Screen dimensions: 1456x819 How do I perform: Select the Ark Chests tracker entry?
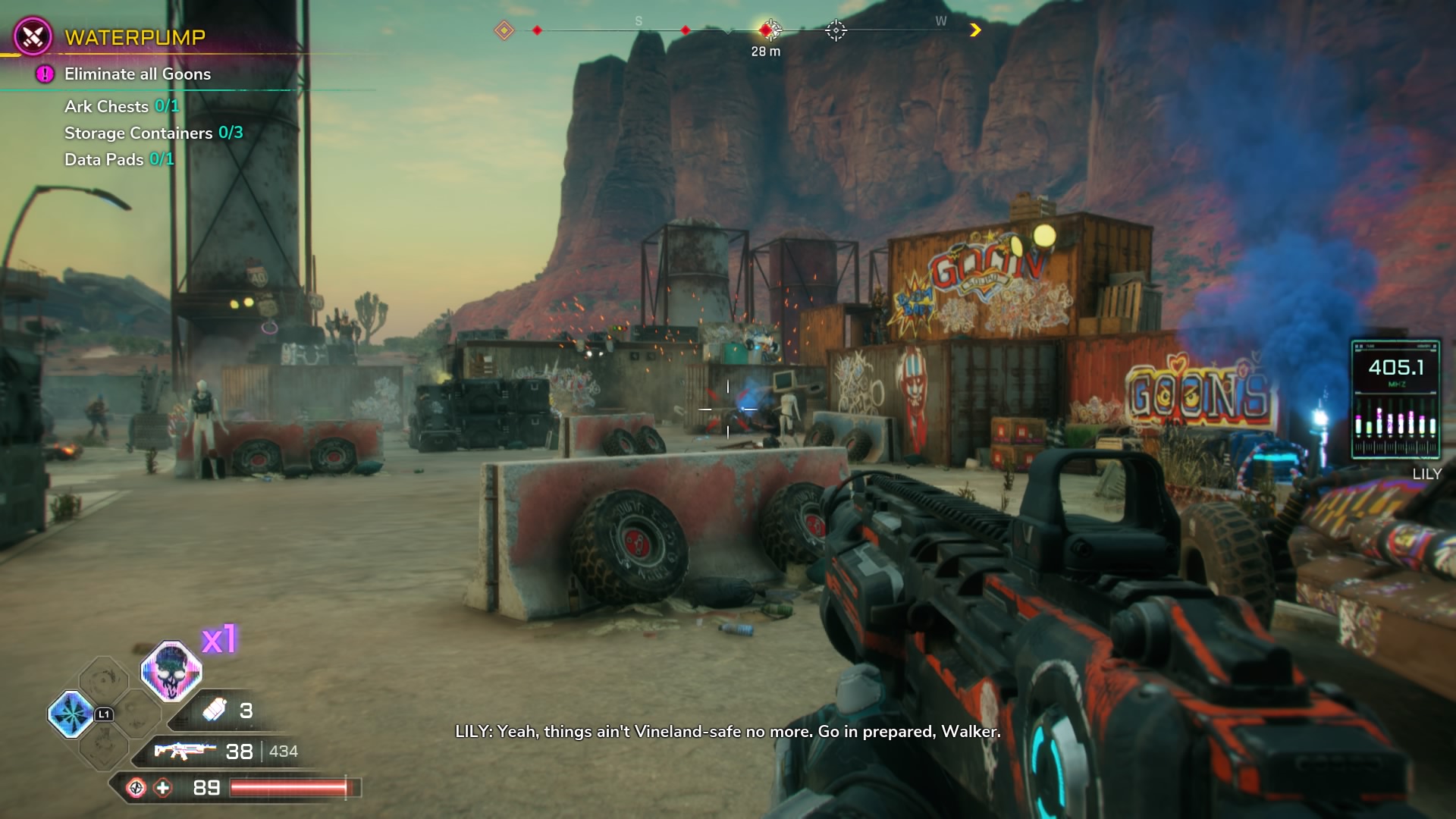121,106
